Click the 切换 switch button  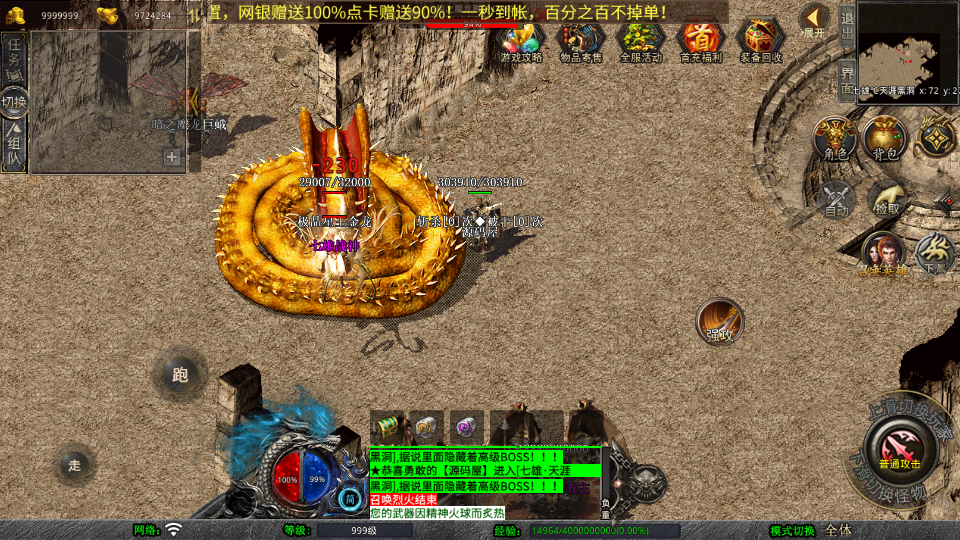click(14, 101)
